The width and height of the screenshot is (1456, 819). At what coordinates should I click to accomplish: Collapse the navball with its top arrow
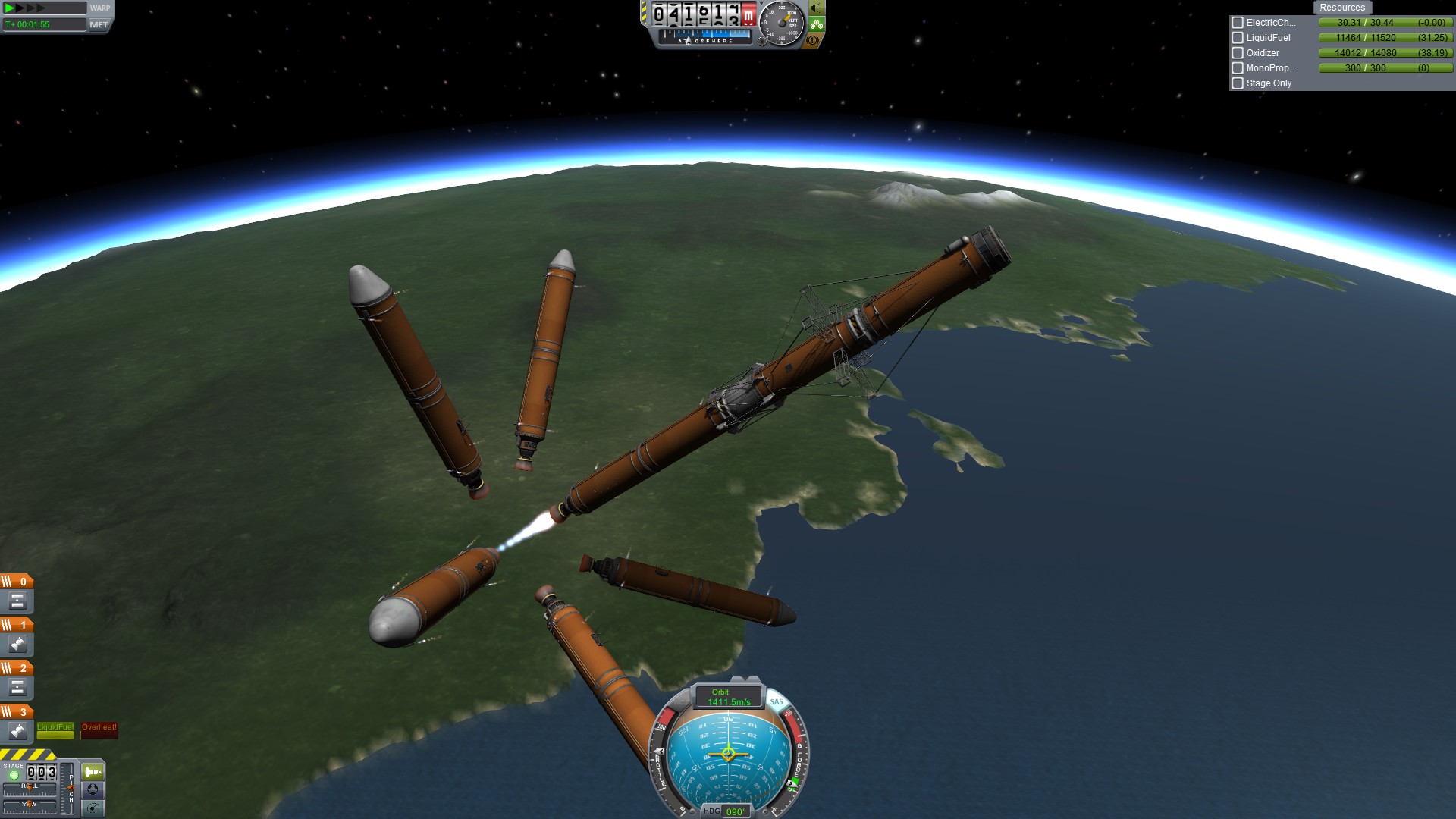click(x=745, y=679)
